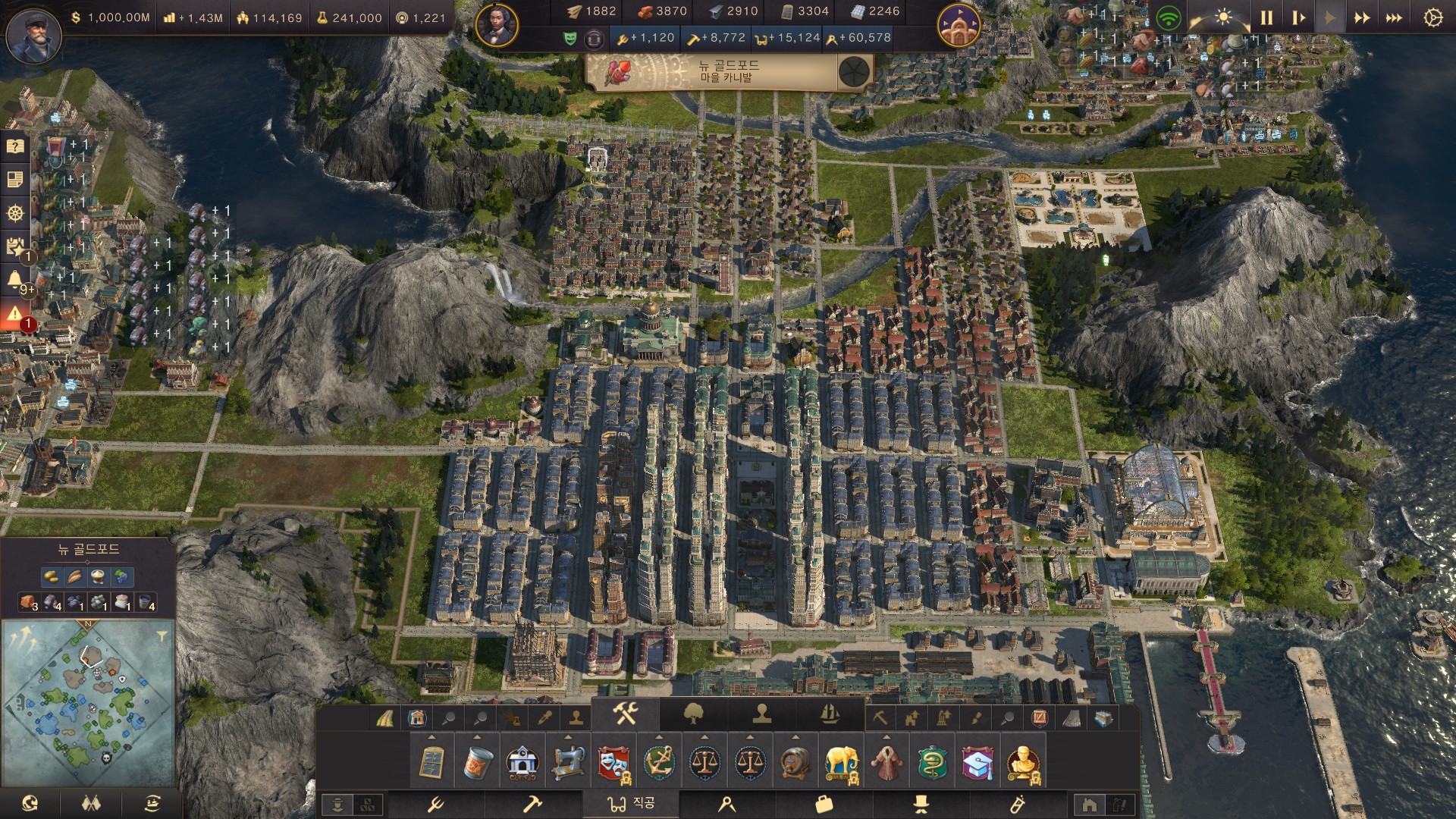
Task: Set game speed to double fast-forward
Action: tap(1362, 17)
